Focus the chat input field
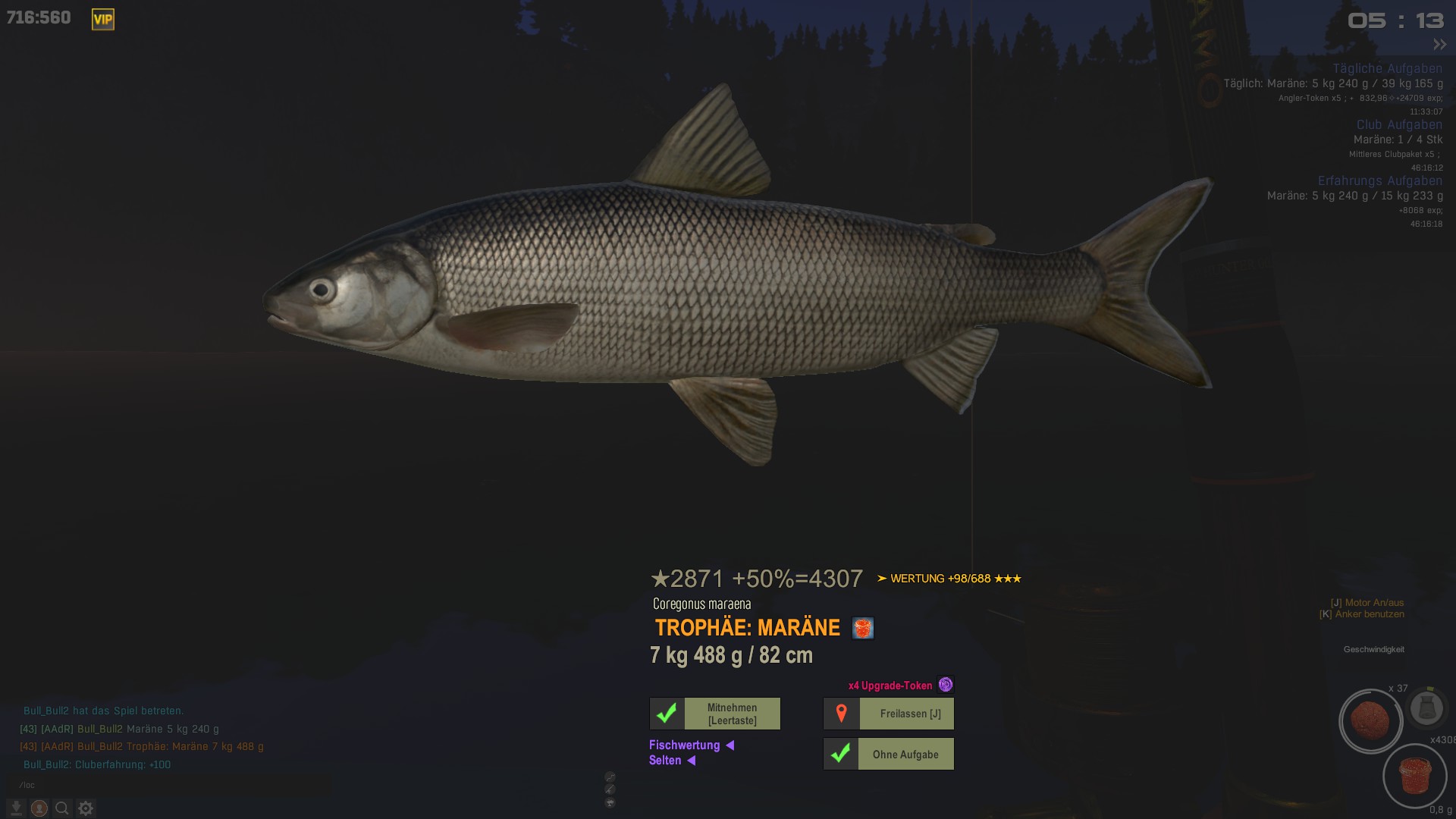 click(x=167, y=785)
